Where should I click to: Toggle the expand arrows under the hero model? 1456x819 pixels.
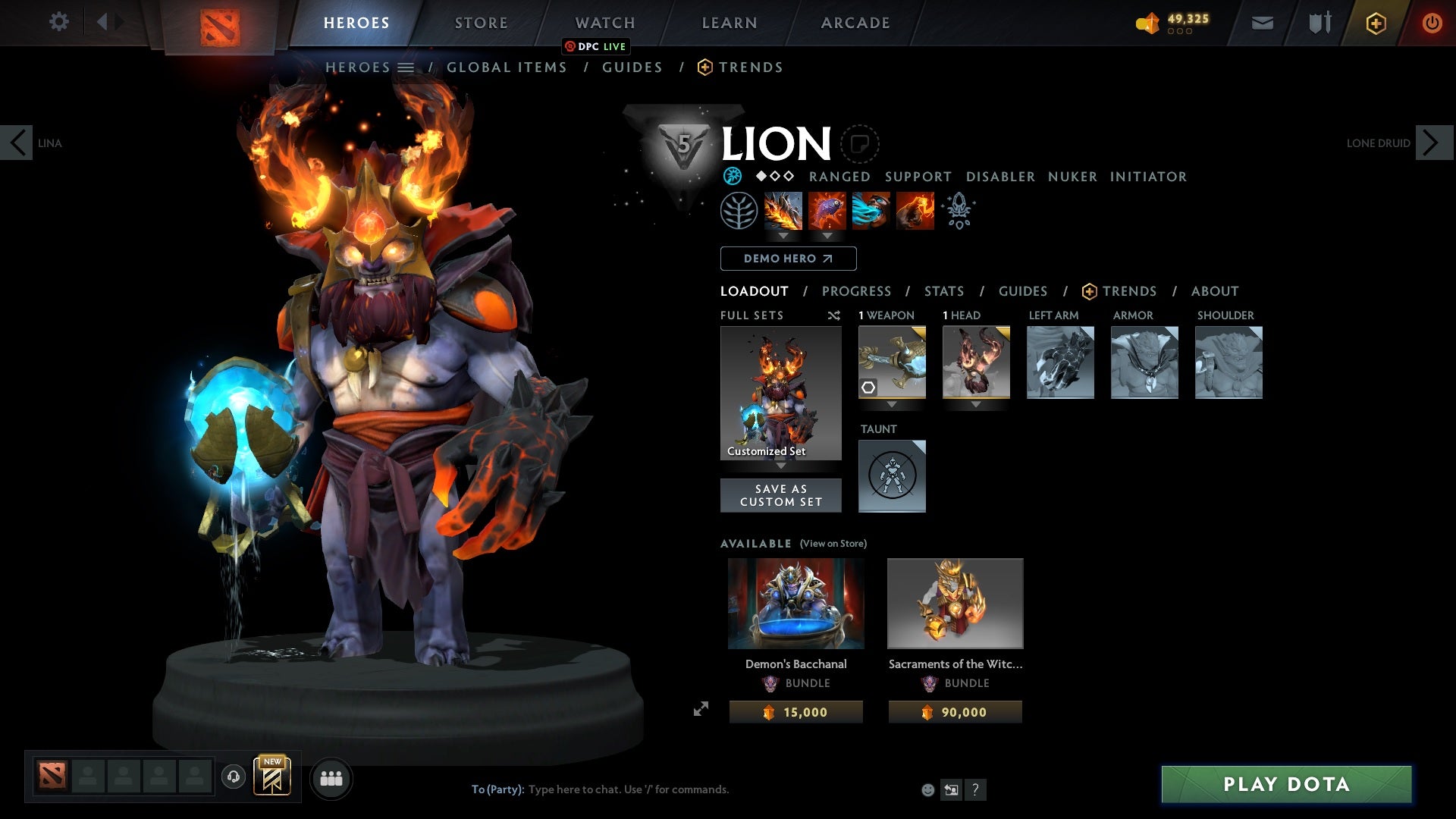click(x=701, y=708)
